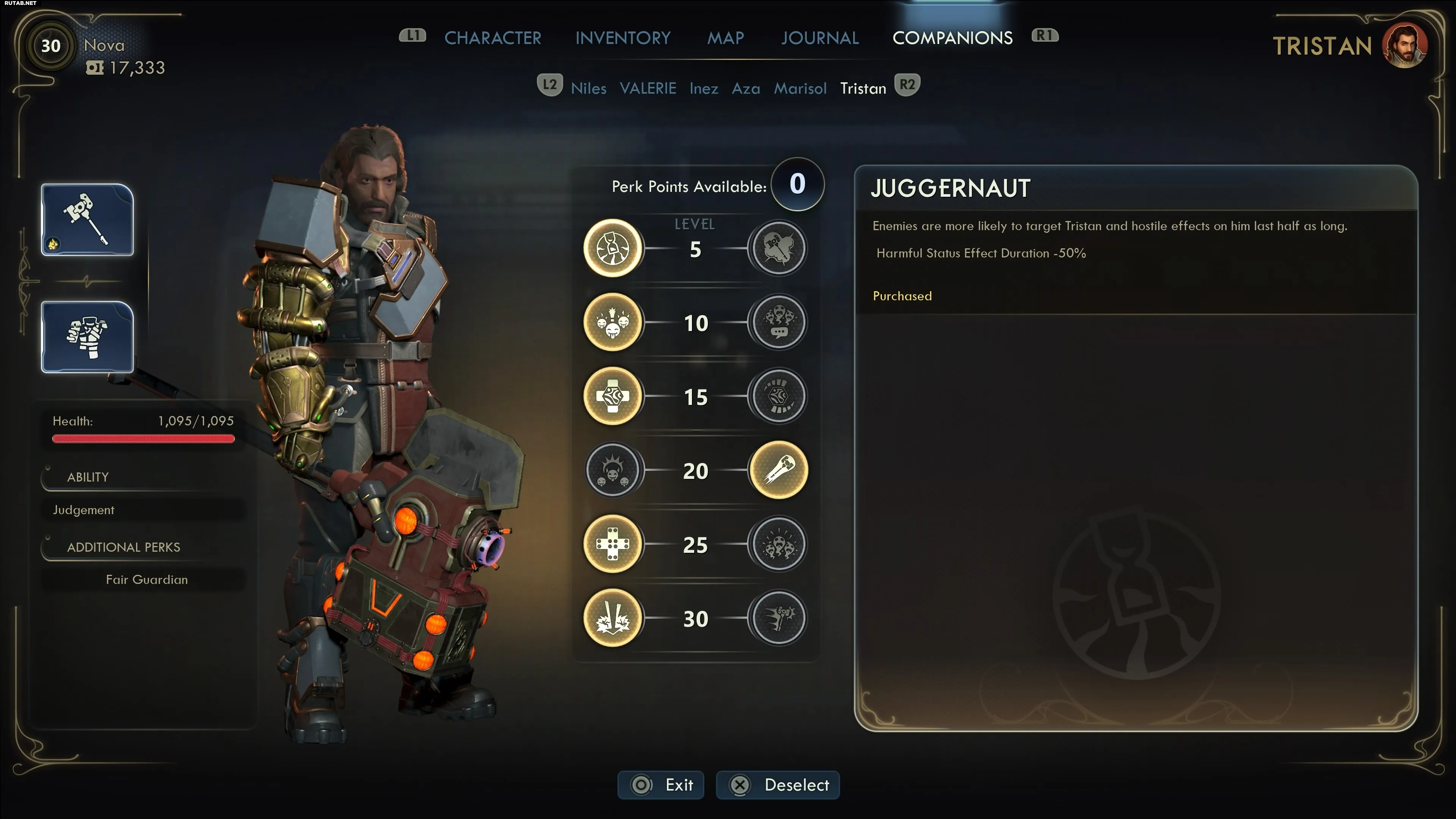
Task: Open the Inventory tab
Action: [x=623, y=38]
